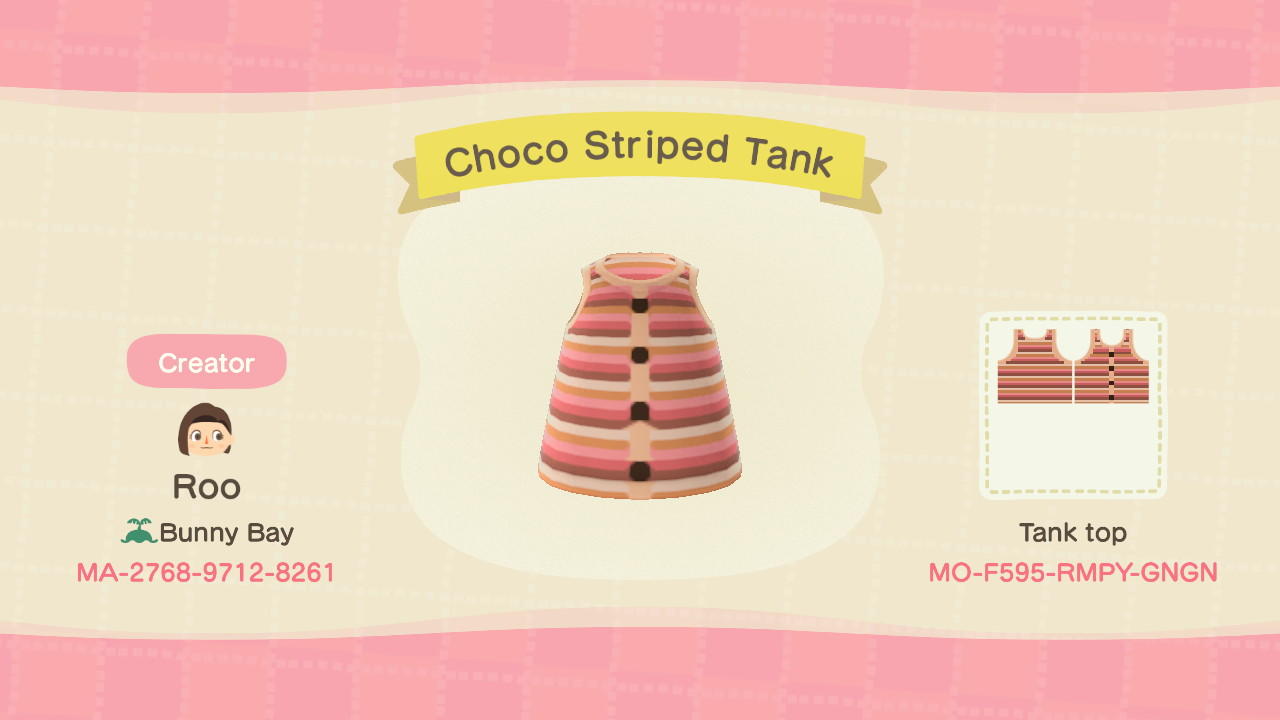
Task: Switch to the creator info section
Action: pos(206,362)
